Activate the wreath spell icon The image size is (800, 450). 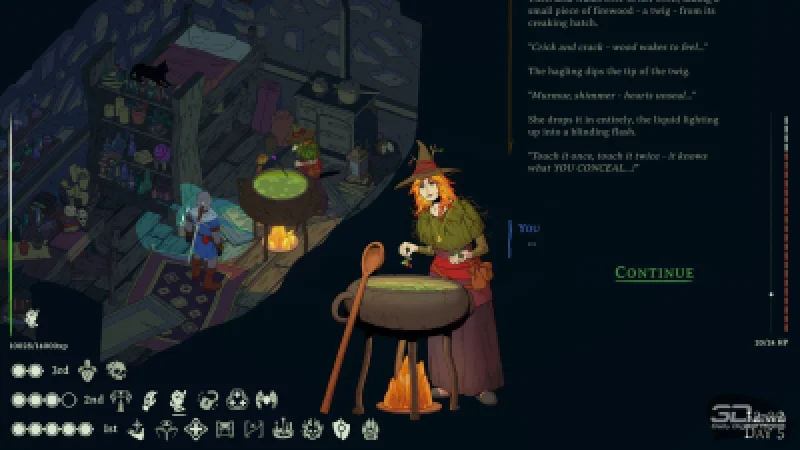tap(312, 429)
